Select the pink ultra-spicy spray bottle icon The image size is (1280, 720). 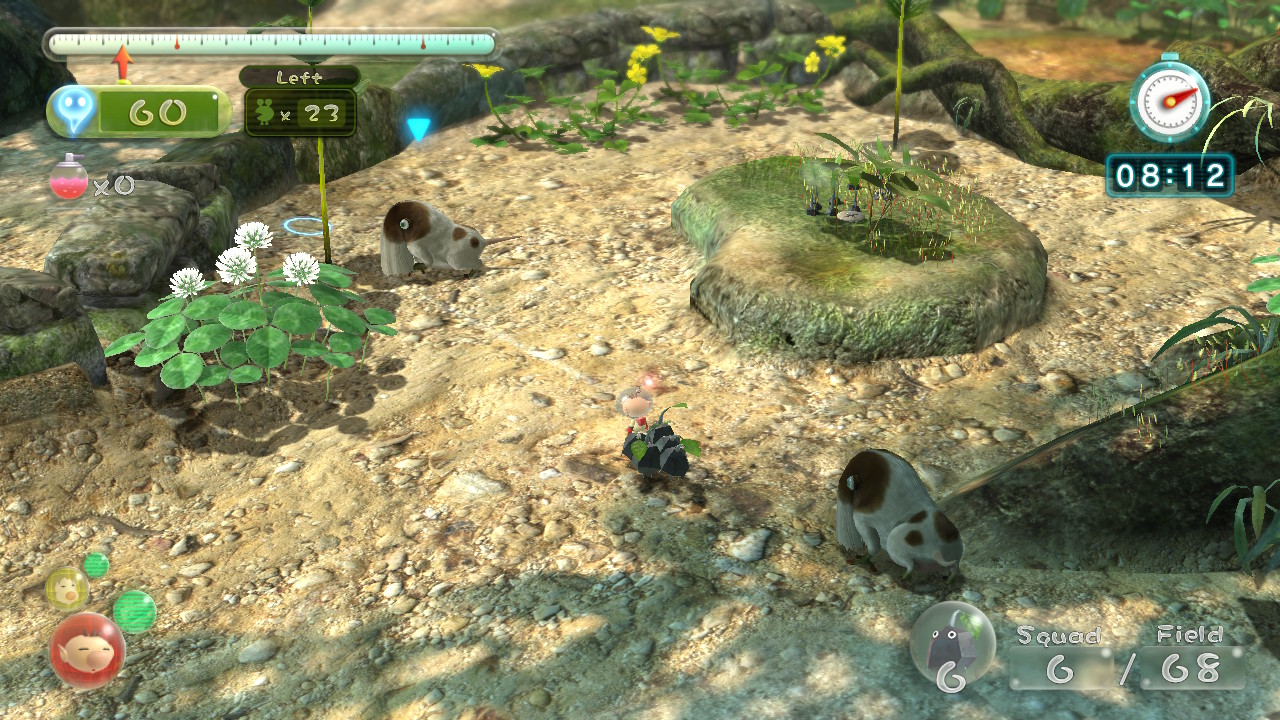click(x=69, y=179)
